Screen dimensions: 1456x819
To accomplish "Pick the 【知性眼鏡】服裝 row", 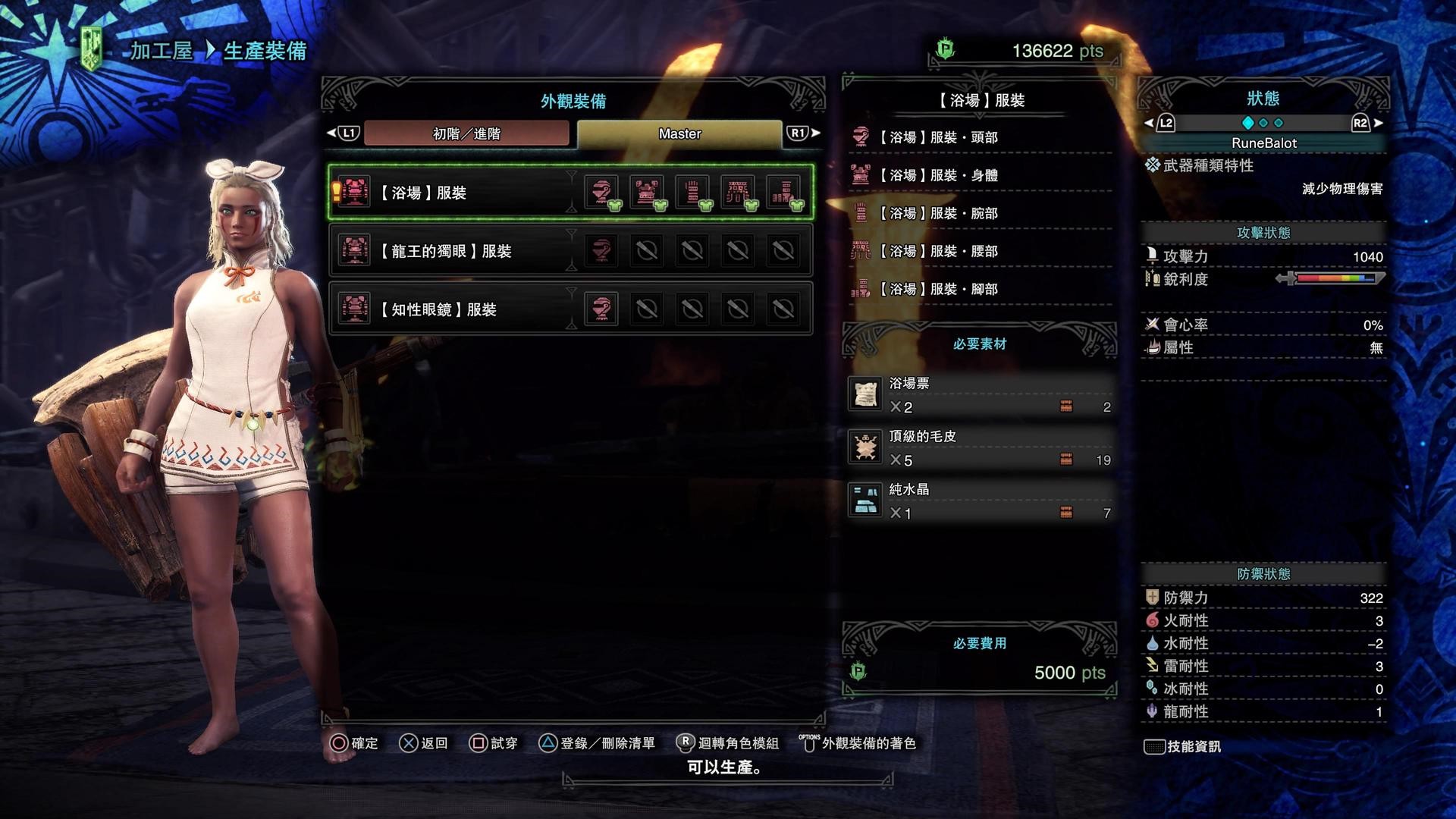I will pyautogui.click(x=455, y=309).
